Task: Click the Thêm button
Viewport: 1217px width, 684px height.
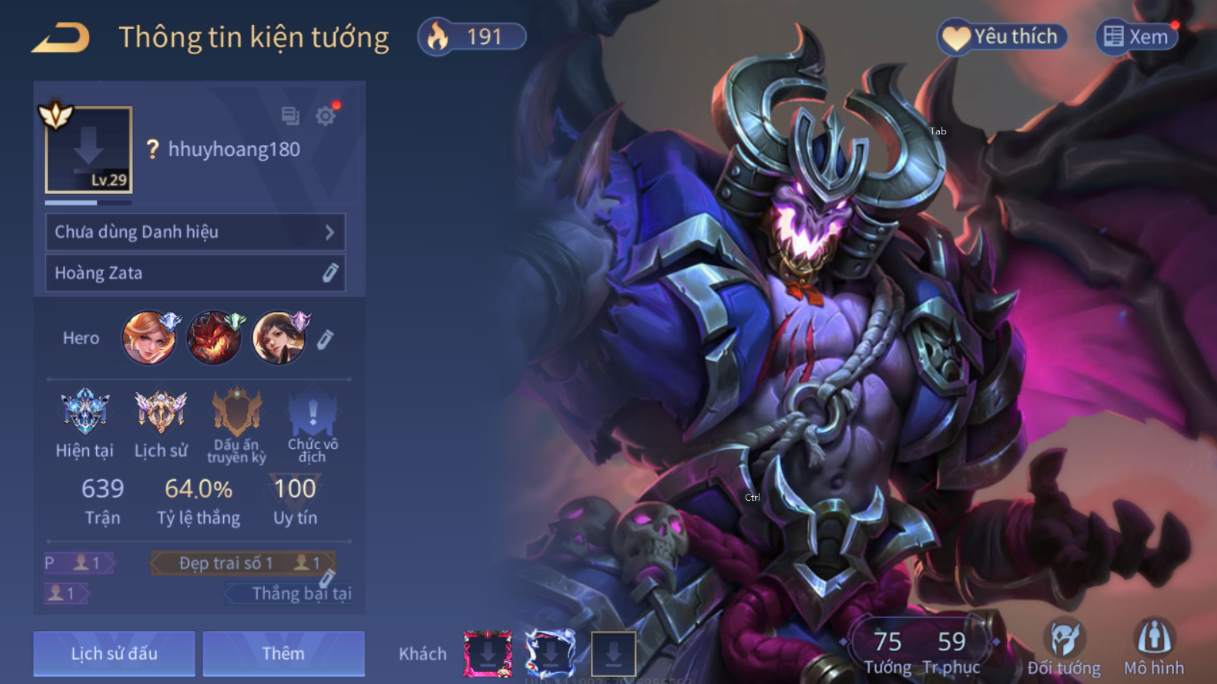Action: (283, 653)
